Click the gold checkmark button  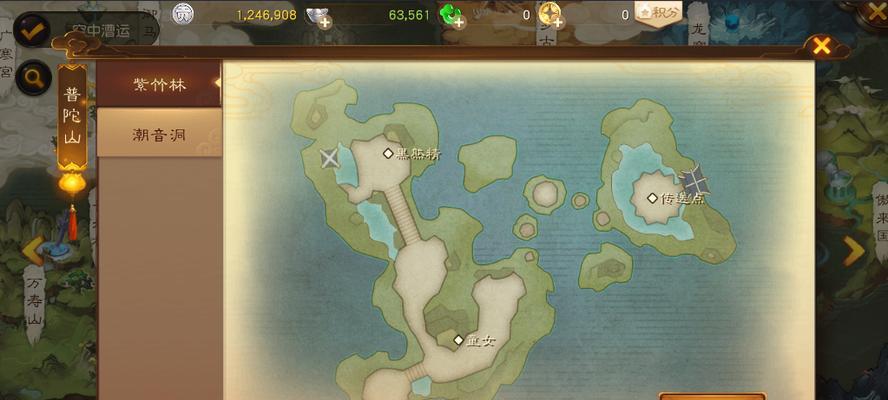tap(33, 30)
